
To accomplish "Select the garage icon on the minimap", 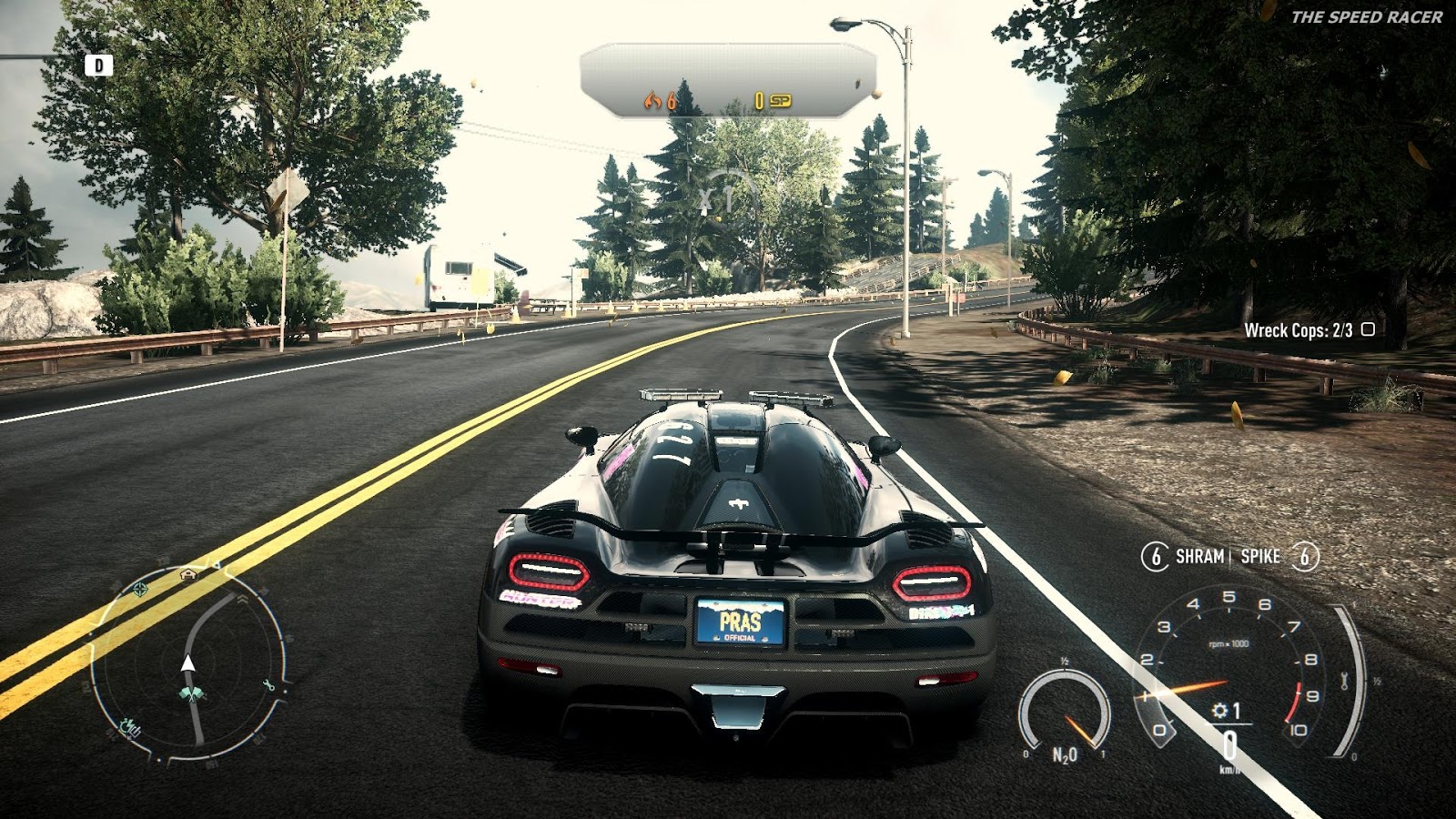I will (x=187, y=574).
